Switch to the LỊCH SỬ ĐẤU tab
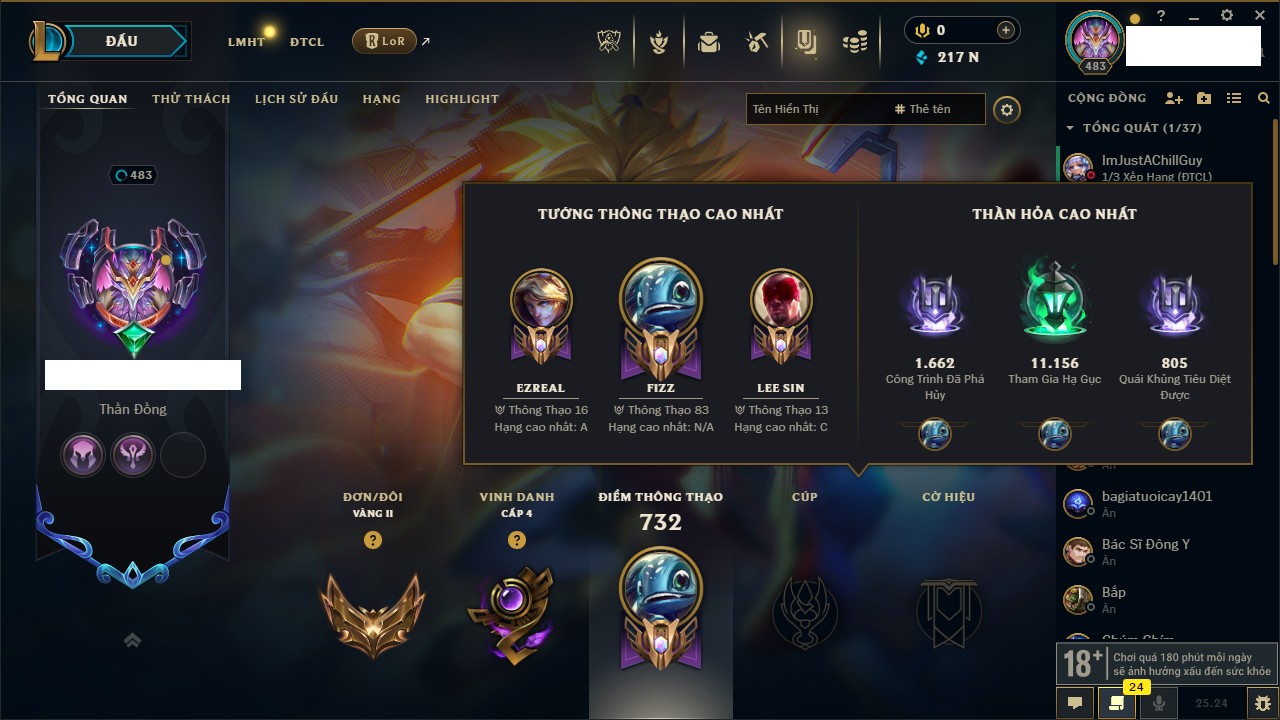Screen dimensions: 1280x720 (x=296, y=99)
